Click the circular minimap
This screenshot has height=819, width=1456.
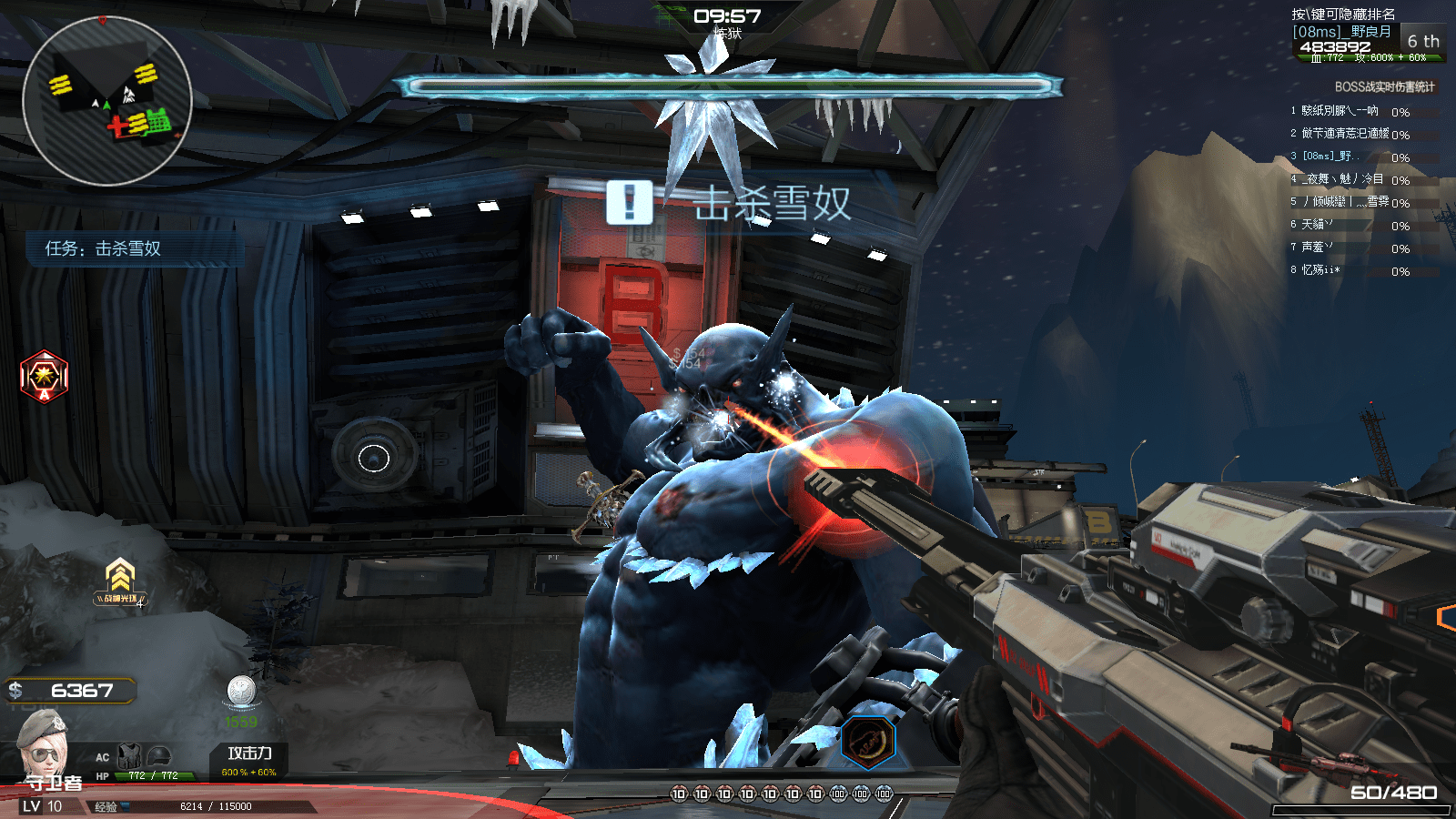pos(106,101)
